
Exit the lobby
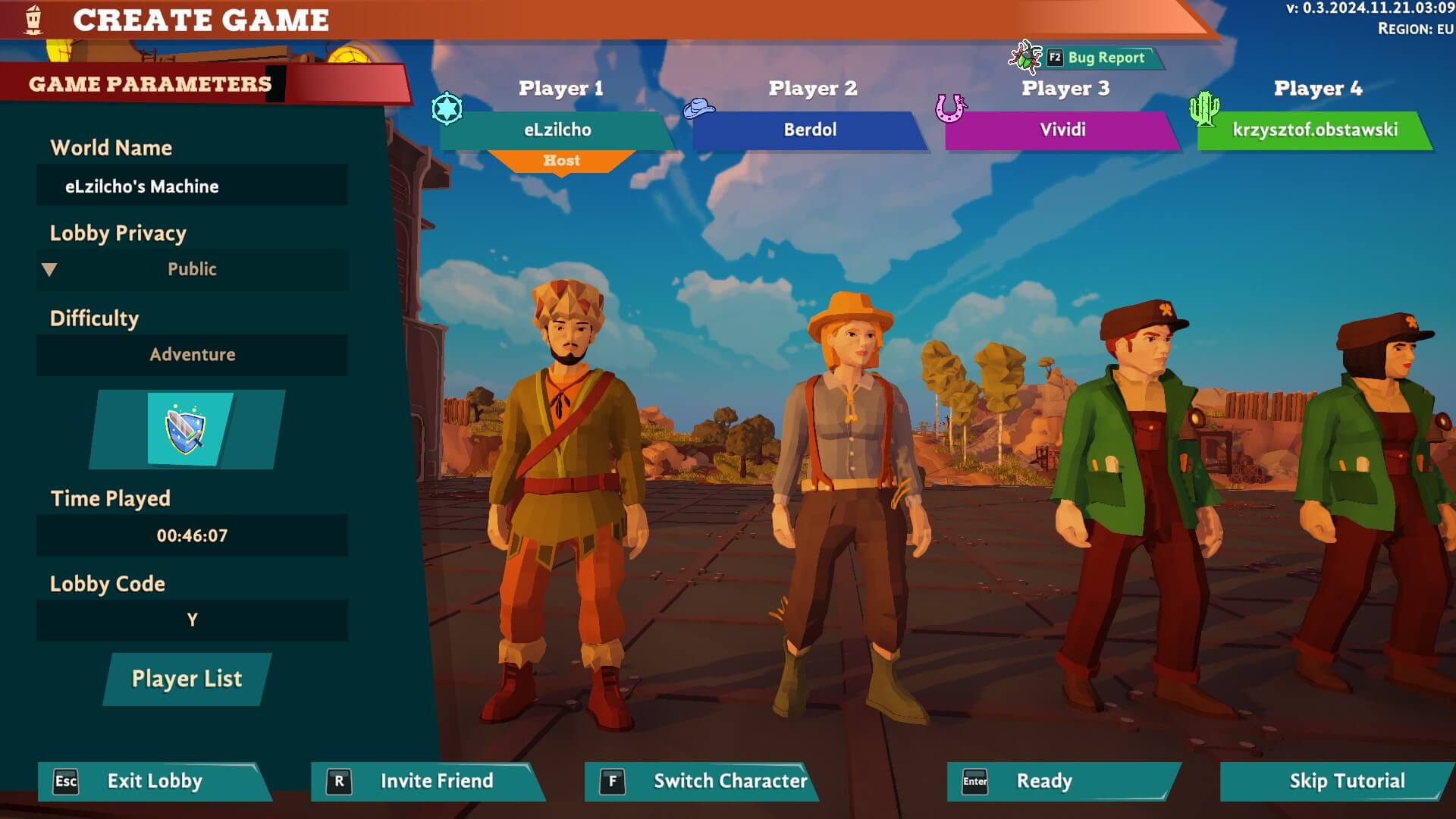154,781
